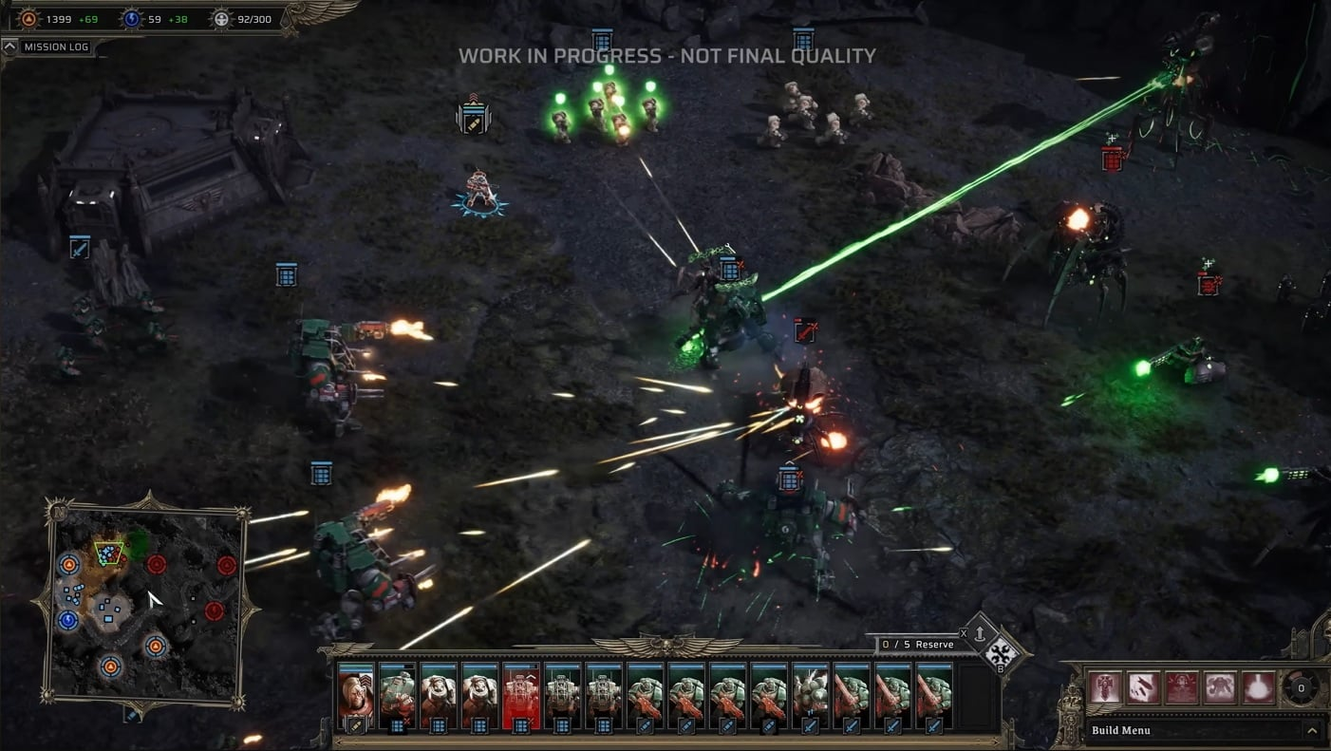Open the 0 / 5 Reserve panel

[917, 645]
